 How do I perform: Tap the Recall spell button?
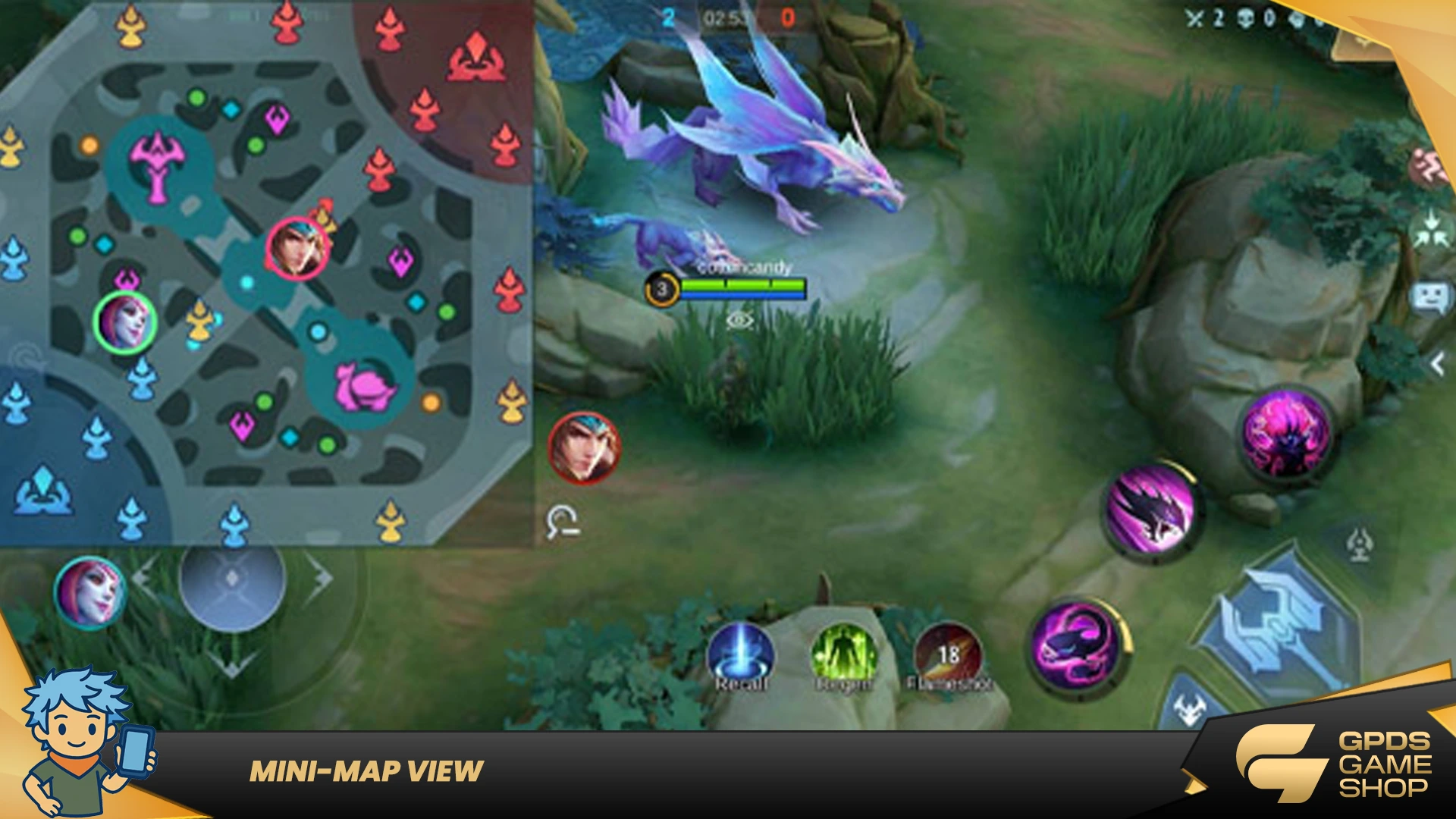click(740, 657)
